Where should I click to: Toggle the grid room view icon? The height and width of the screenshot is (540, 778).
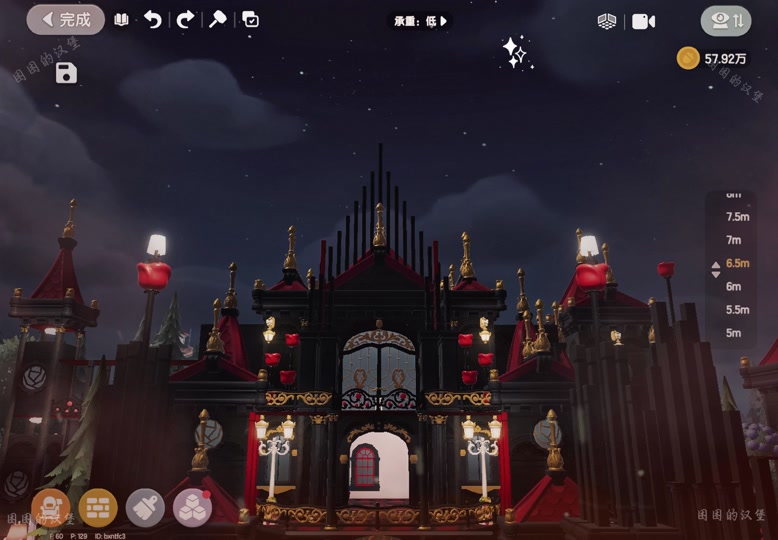pos(607,21)
